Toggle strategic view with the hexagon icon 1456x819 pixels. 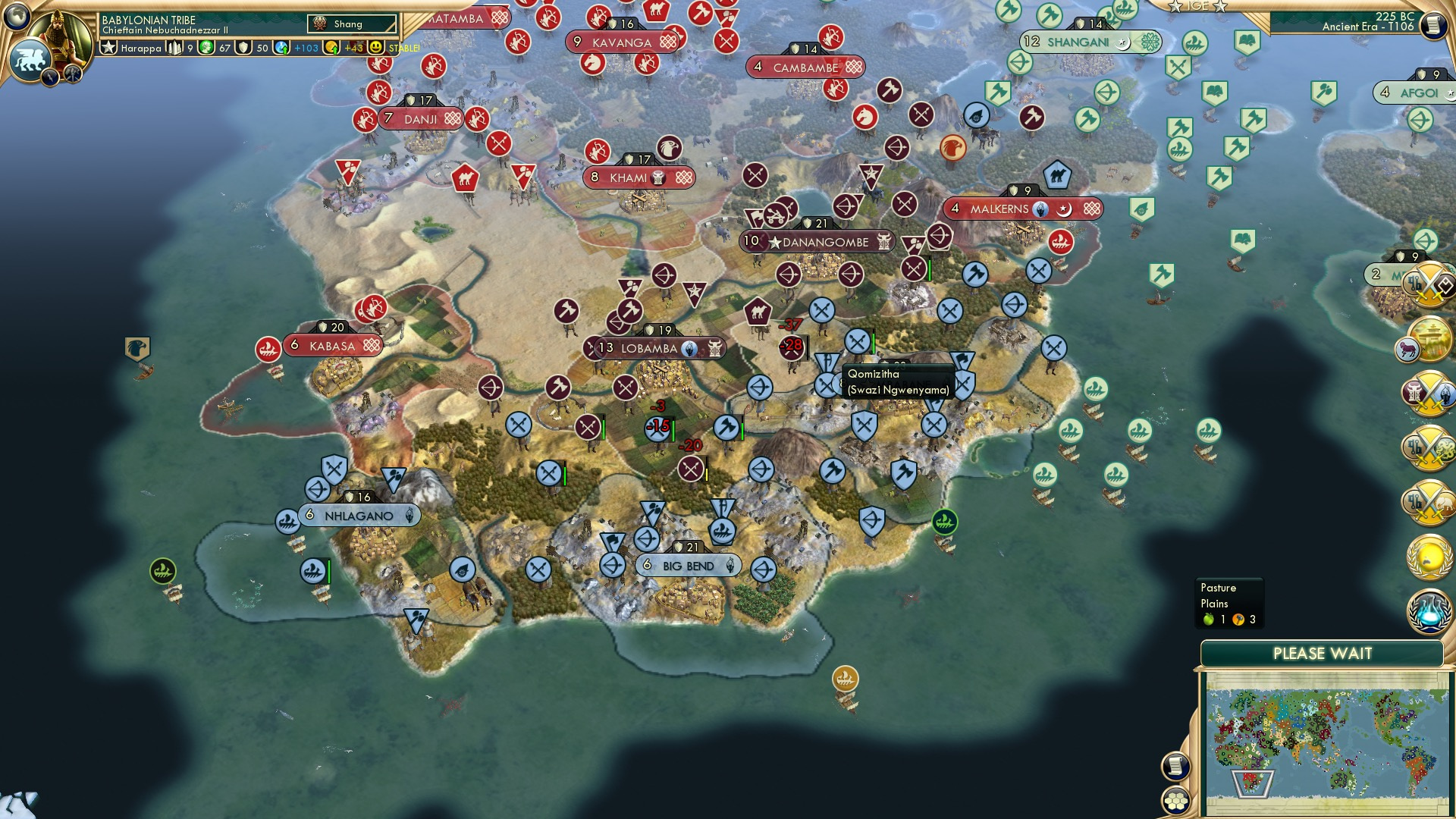click(1175, 802)
